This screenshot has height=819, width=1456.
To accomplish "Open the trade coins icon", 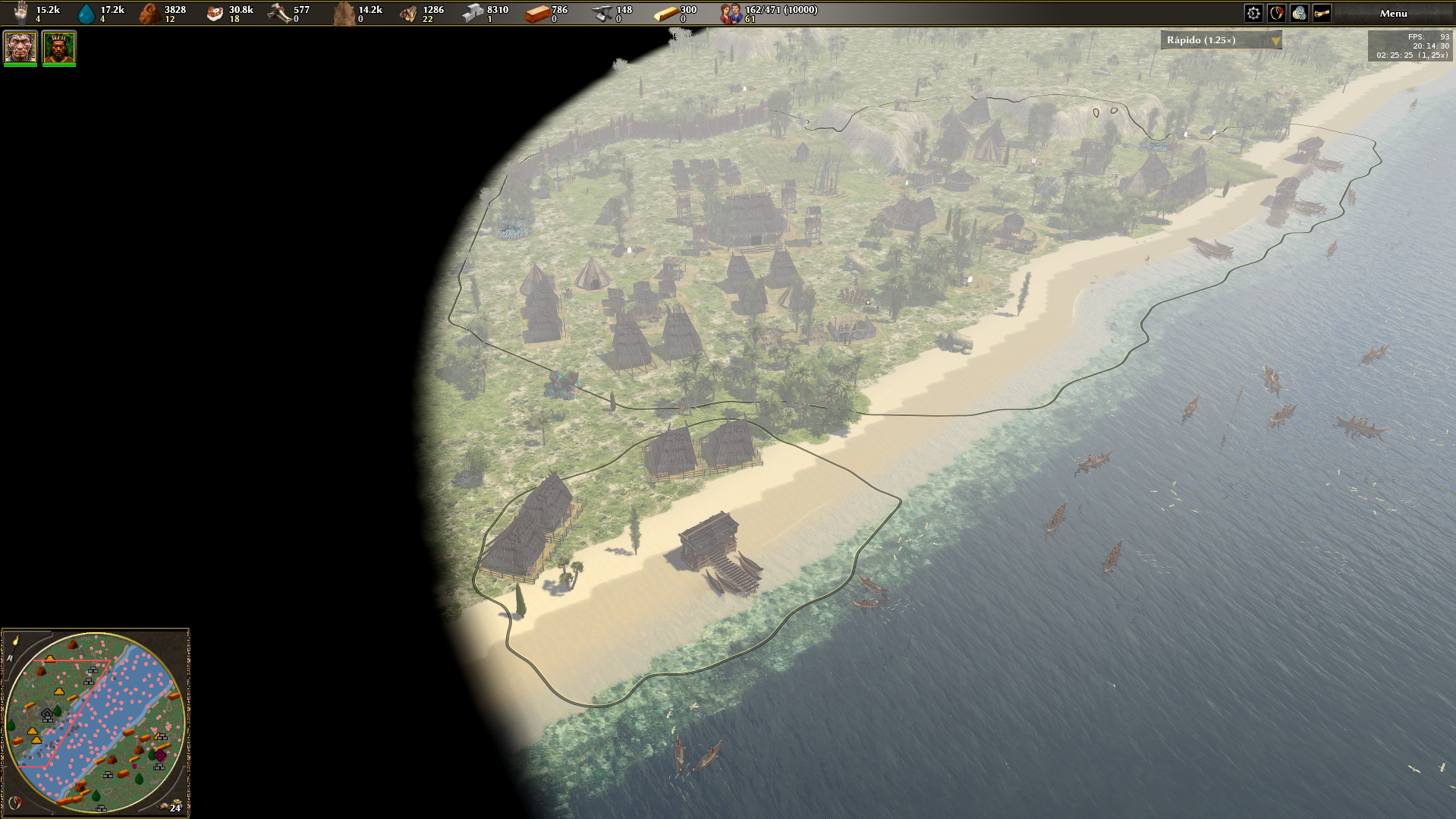I will 1299,13.
